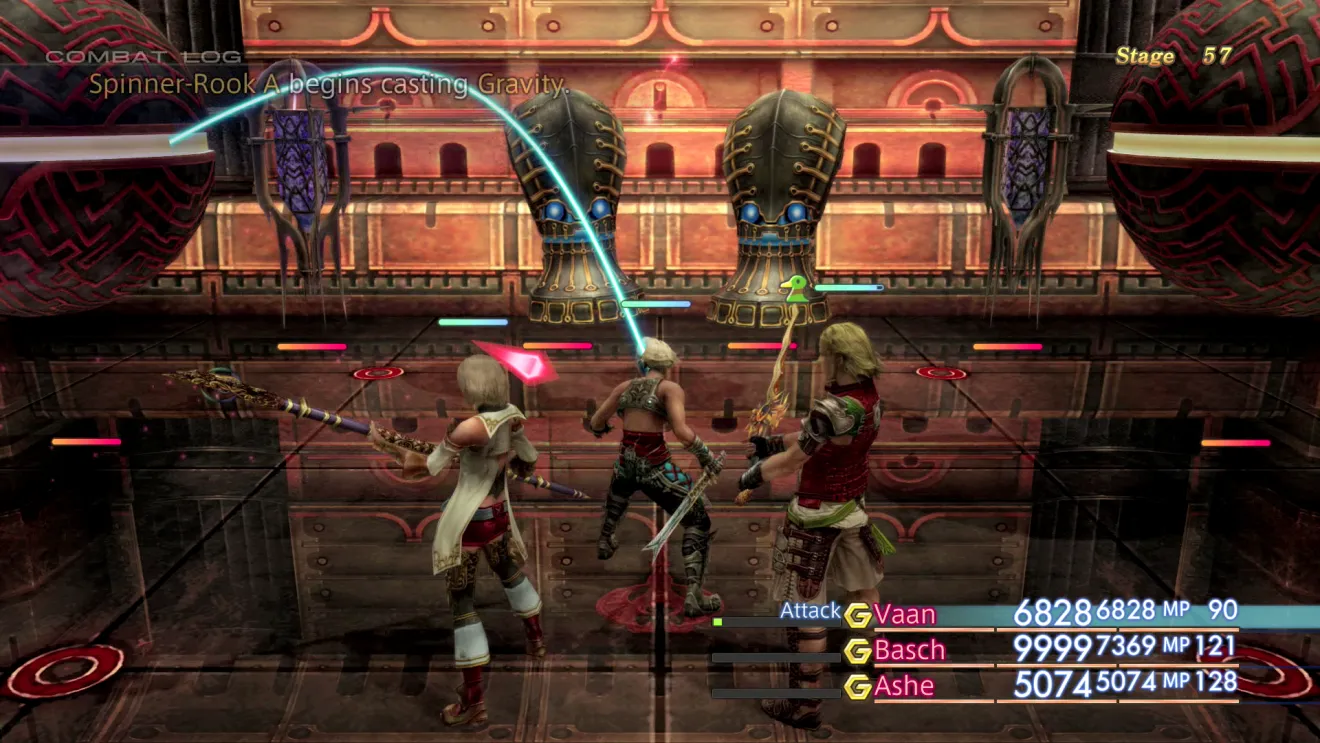The width and height of the screenshot is (1320, 743).
Task: Toggle the gambit icon beside Vaan
Action: click(x=857, y=615)
